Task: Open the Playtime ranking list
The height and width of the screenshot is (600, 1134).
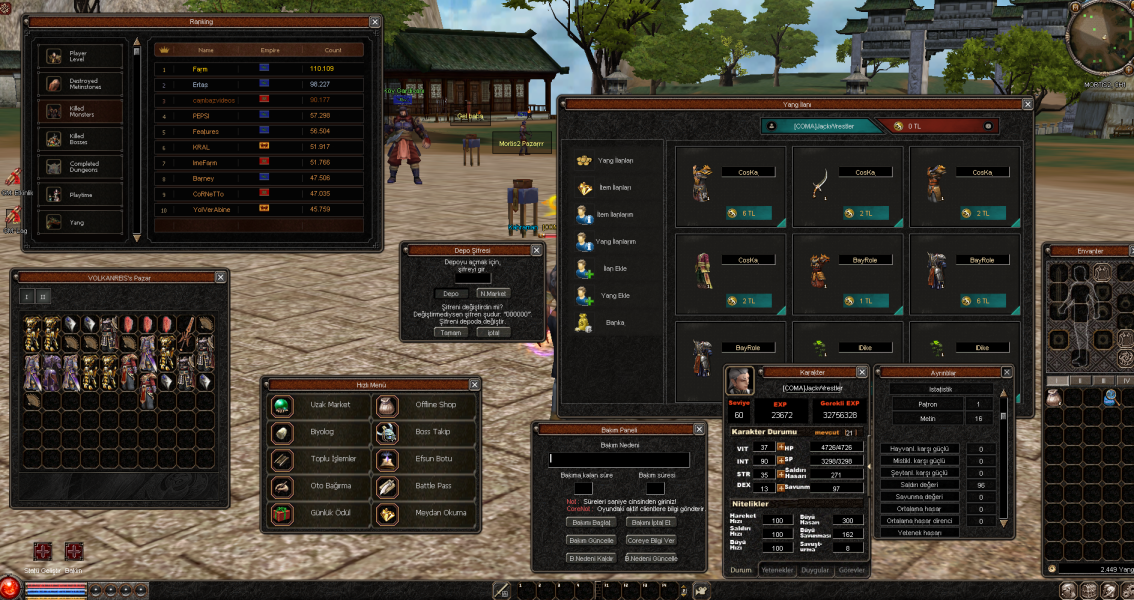Action: tap(80, 195)
